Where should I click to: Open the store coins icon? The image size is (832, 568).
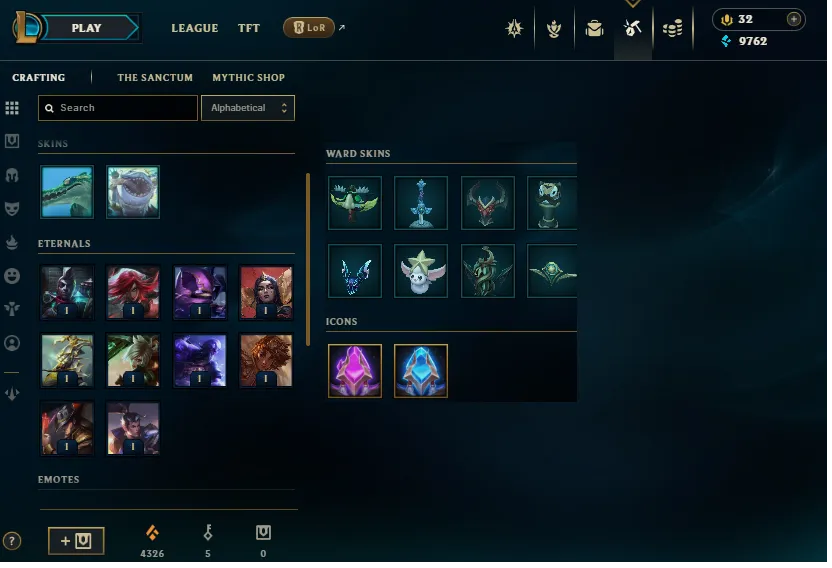pyautogui.click(x=673, y=29)
